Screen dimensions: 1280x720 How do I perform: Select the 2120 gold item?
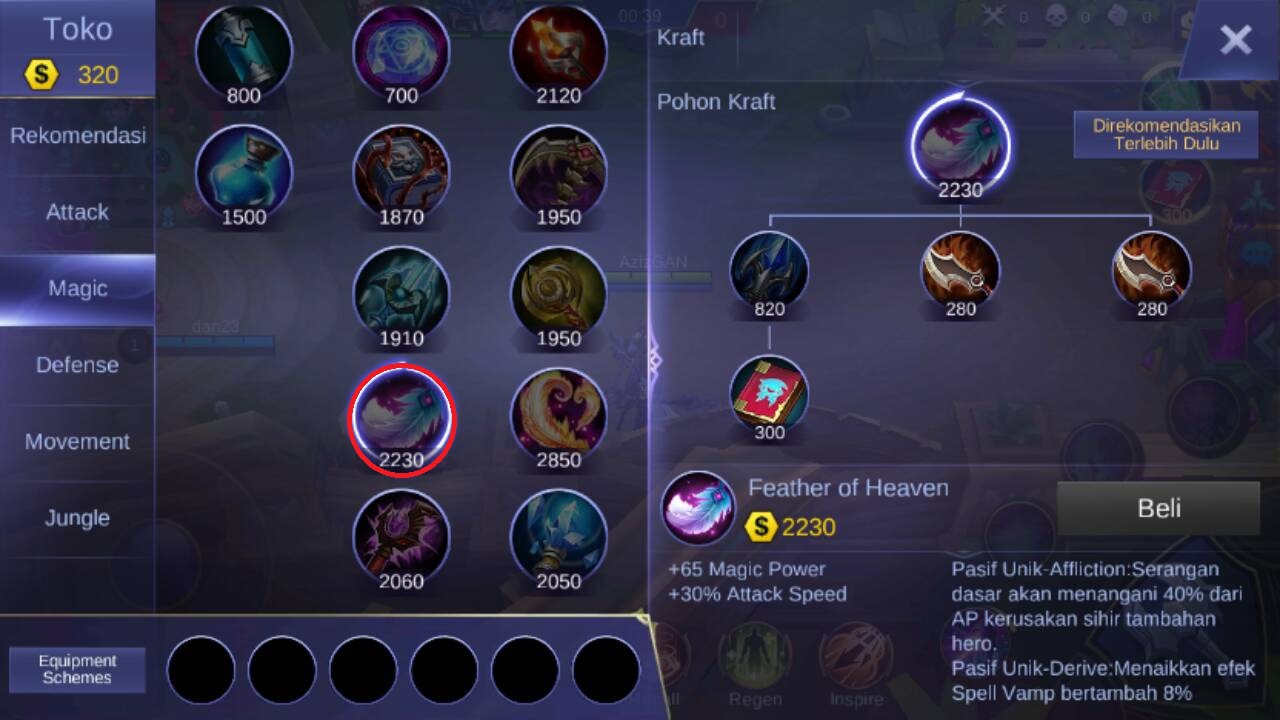(x=559, y=50)
